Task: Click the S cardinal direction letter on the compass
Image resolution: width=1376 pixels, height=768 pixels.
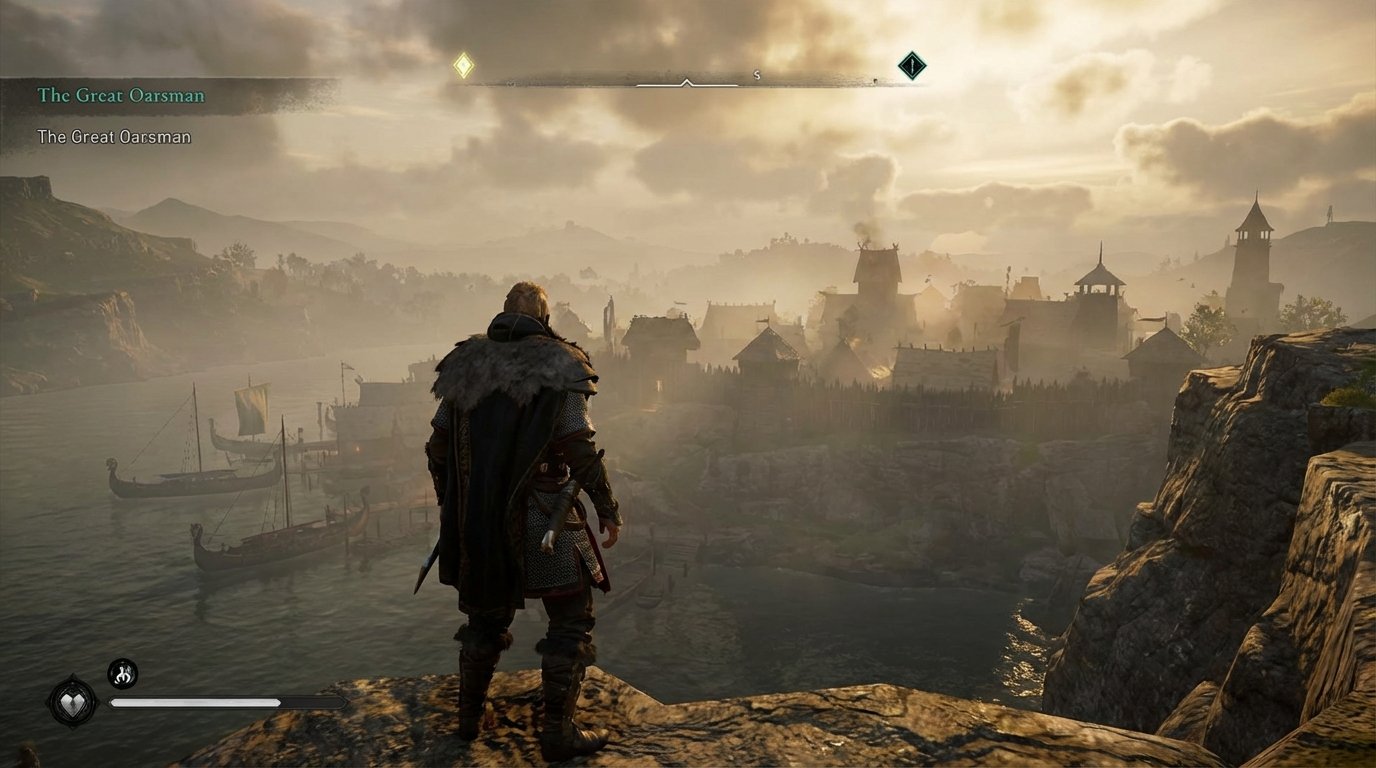Action: pos(755,75)
